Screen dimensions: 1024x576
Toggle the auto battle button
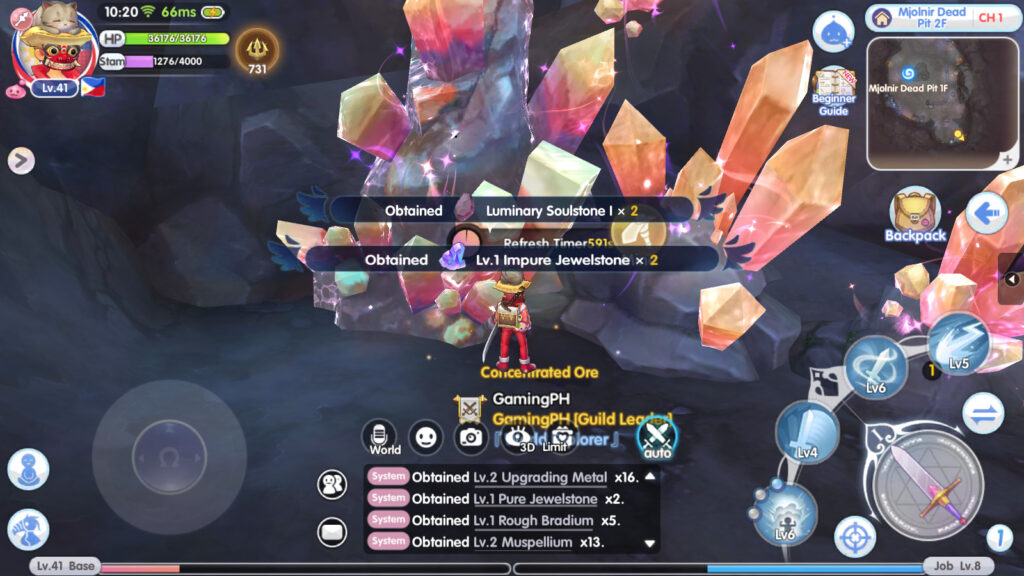(656, 437)
